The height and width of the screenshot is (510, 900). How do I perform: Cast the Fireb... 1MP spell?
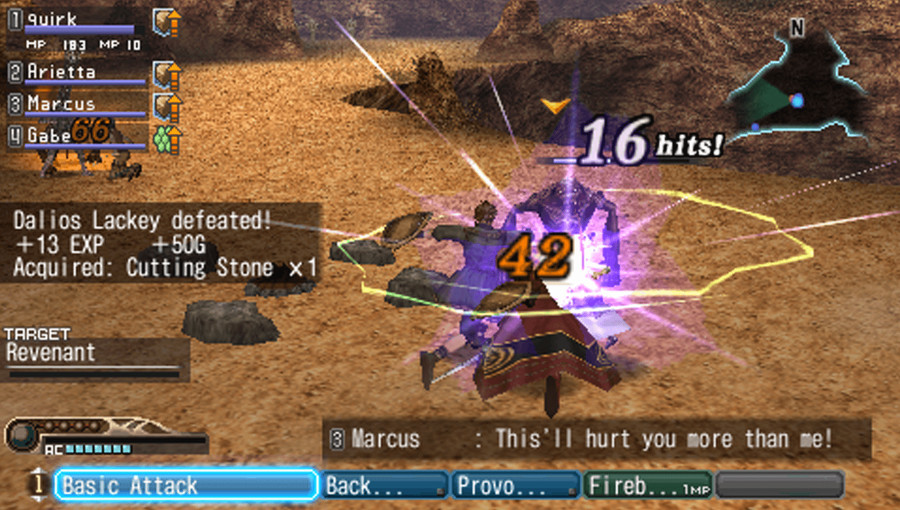click(646, 486)
